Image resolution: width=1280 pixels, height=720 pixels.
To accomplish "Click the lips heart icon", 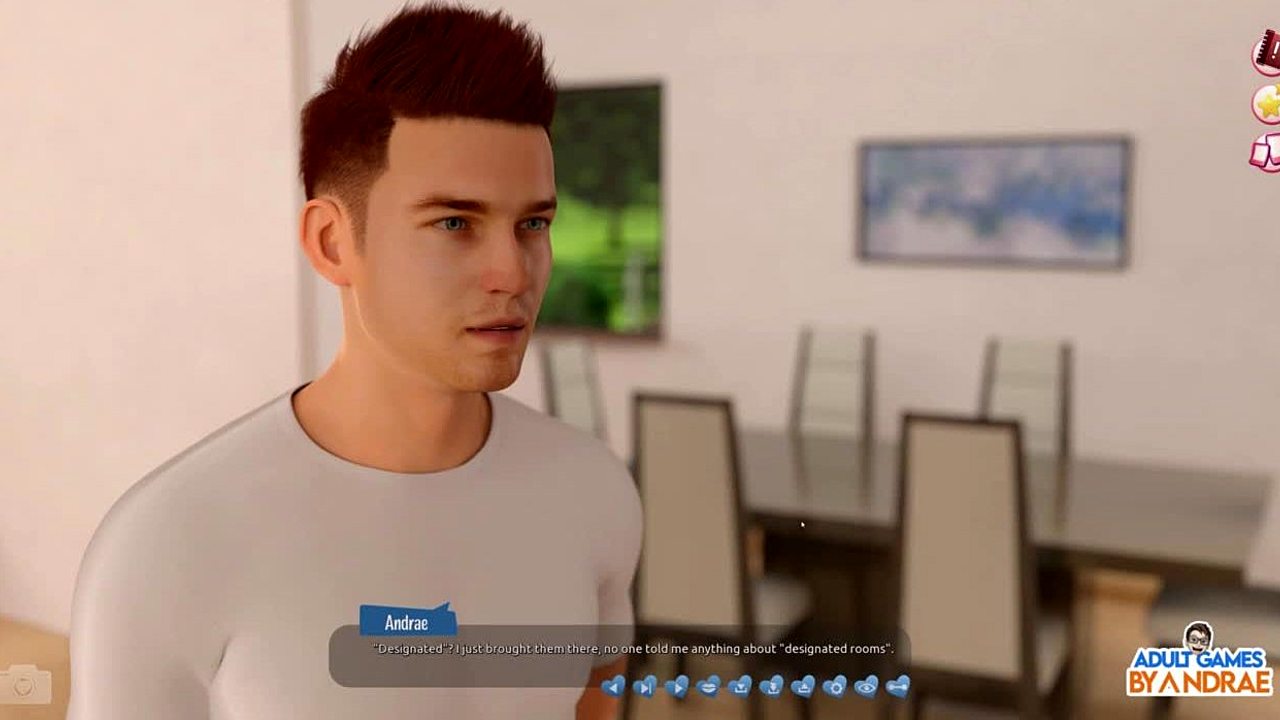I will (x=708, y=685).
